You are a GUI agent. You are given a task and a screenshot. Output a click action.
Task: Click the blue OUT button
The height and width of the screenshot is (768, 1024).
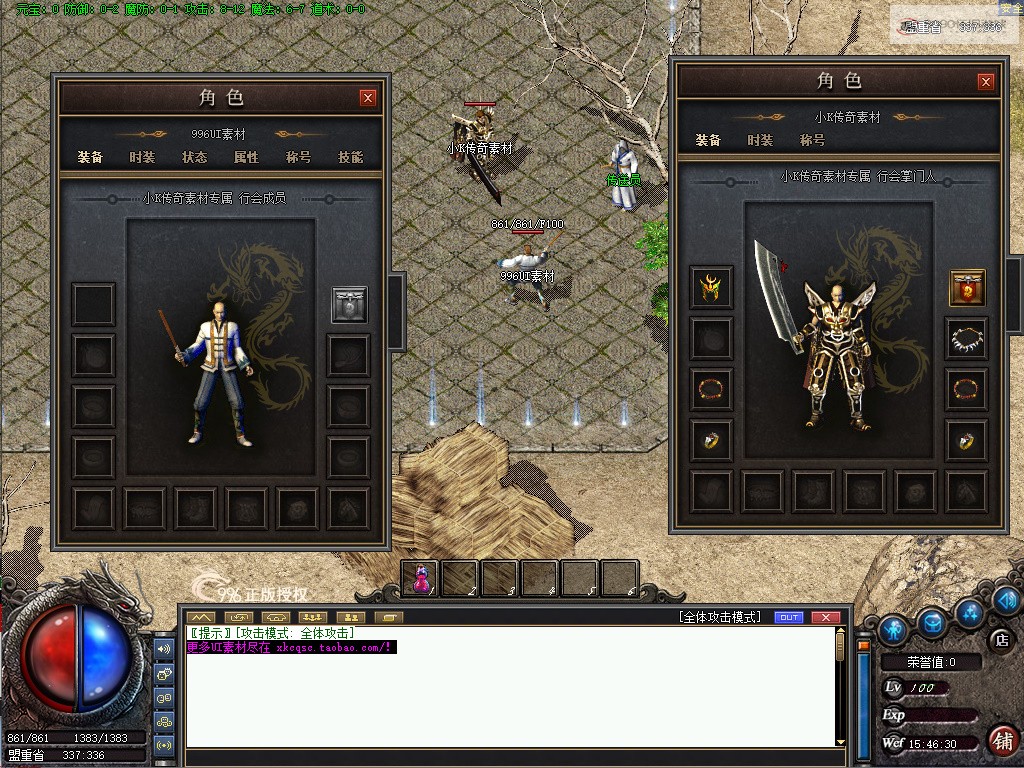(x=789, y=617)
